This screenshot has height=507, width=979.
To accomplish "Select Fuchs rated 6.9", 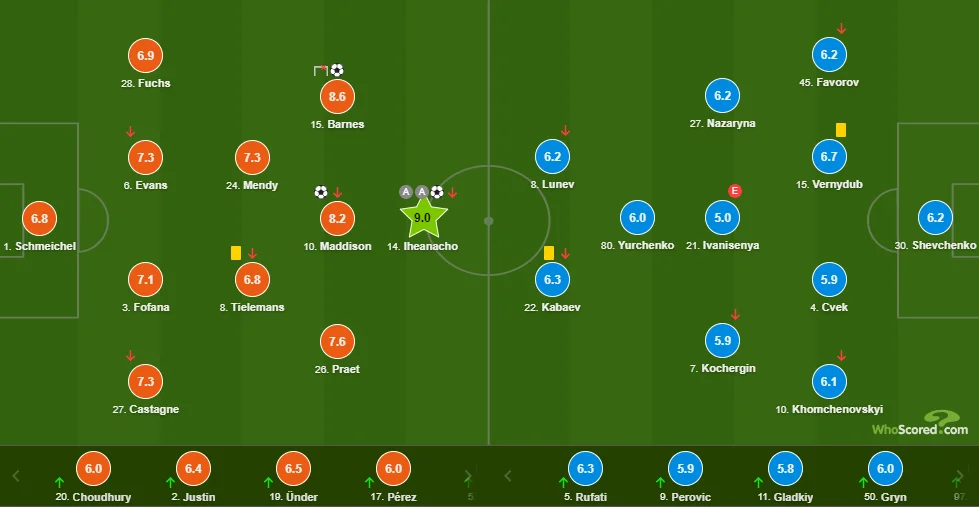I will pyautogui.click(x=146, y=56).
